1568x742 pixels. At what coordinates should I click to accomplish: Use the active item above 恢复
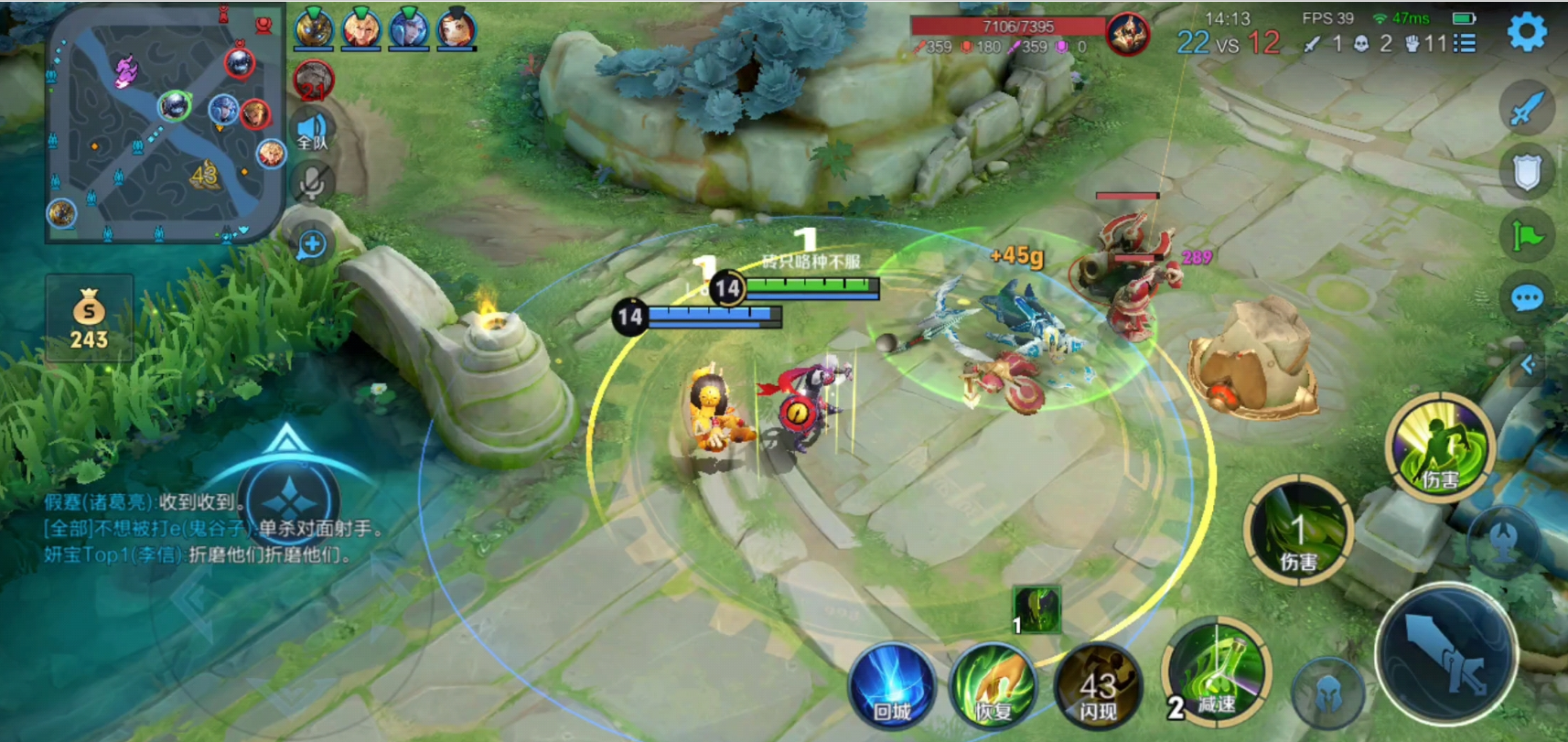click(x=1036, y=610)
